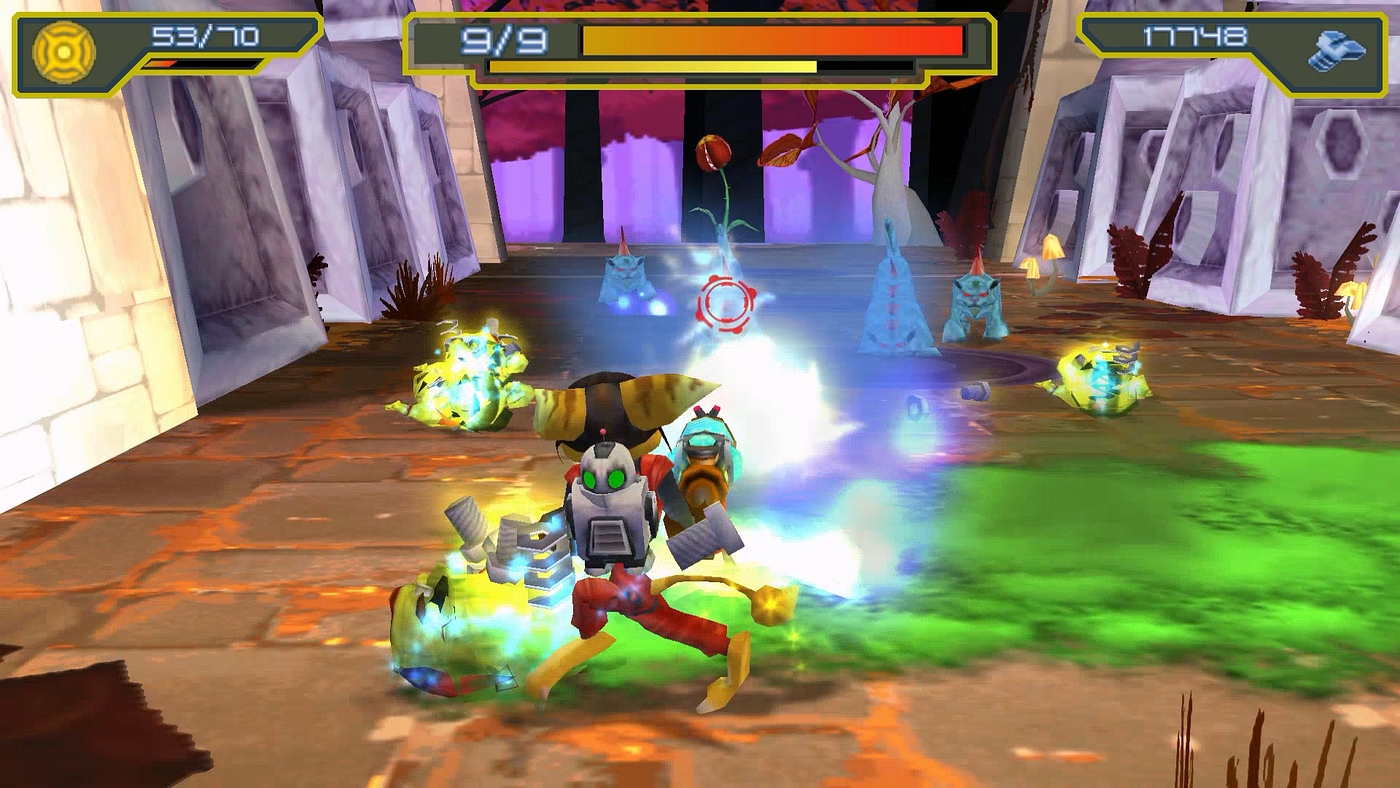Screen dimensions: 1400x788
Task: Select the yellow weapon icon
Action: click(64, 52)
